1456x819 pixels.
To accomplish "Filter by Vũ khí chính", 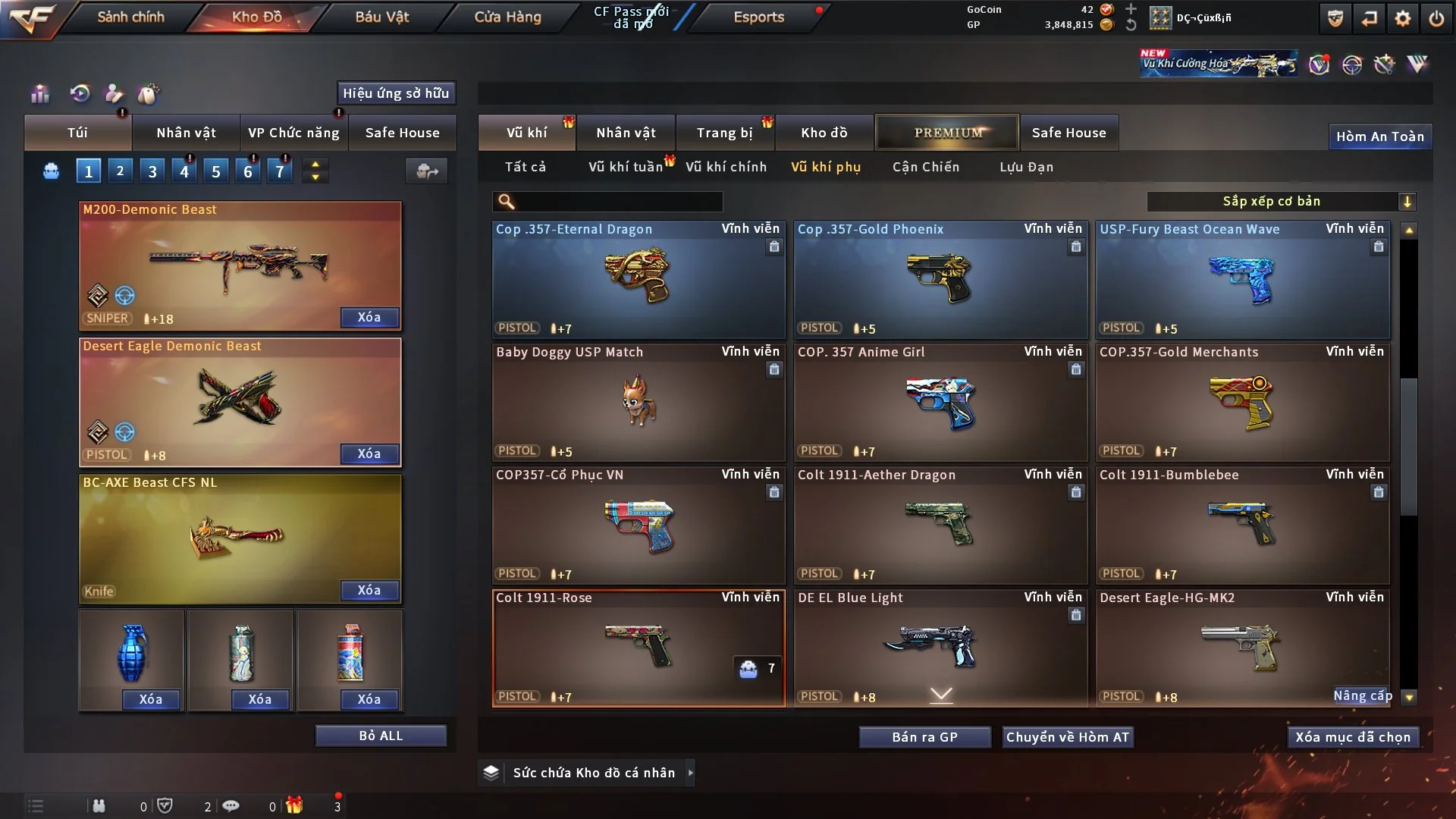I will pyautogui.click(x=726, y=167).
